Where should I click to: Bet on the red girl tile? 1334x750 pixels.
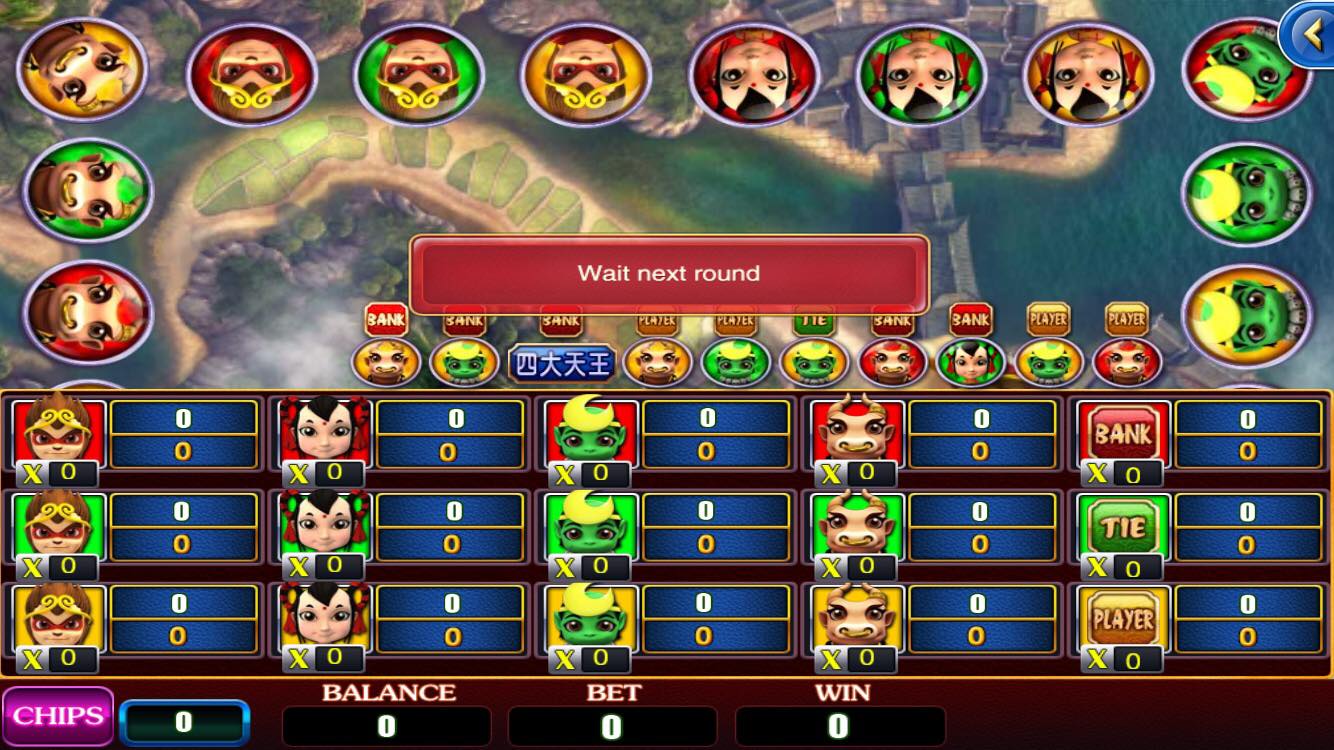325,434
